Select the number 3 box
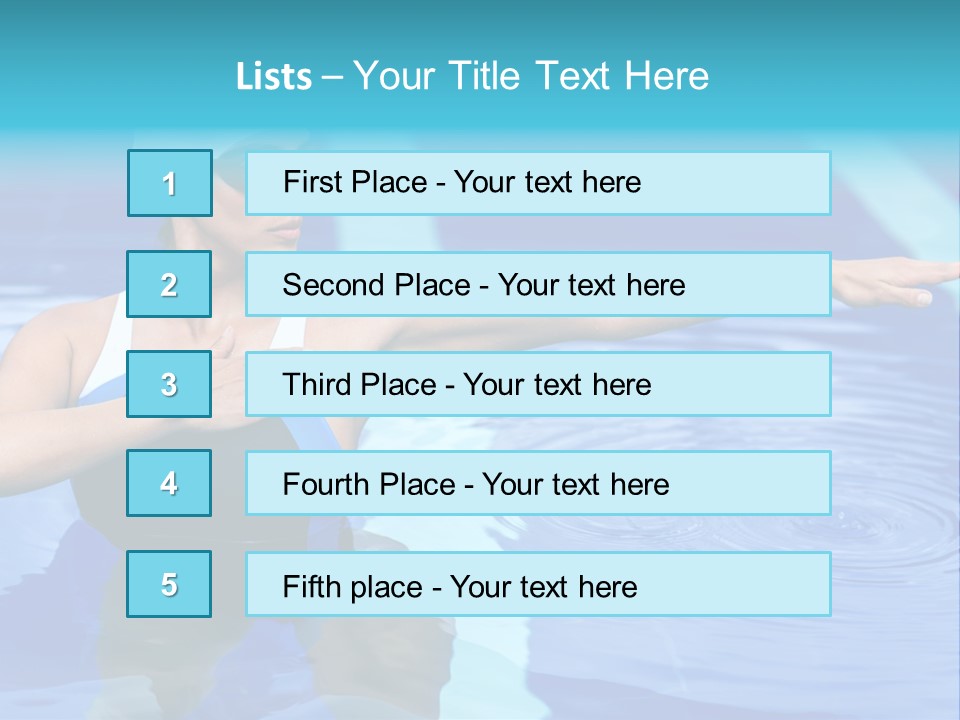960x720 pixels. [169, 384]
